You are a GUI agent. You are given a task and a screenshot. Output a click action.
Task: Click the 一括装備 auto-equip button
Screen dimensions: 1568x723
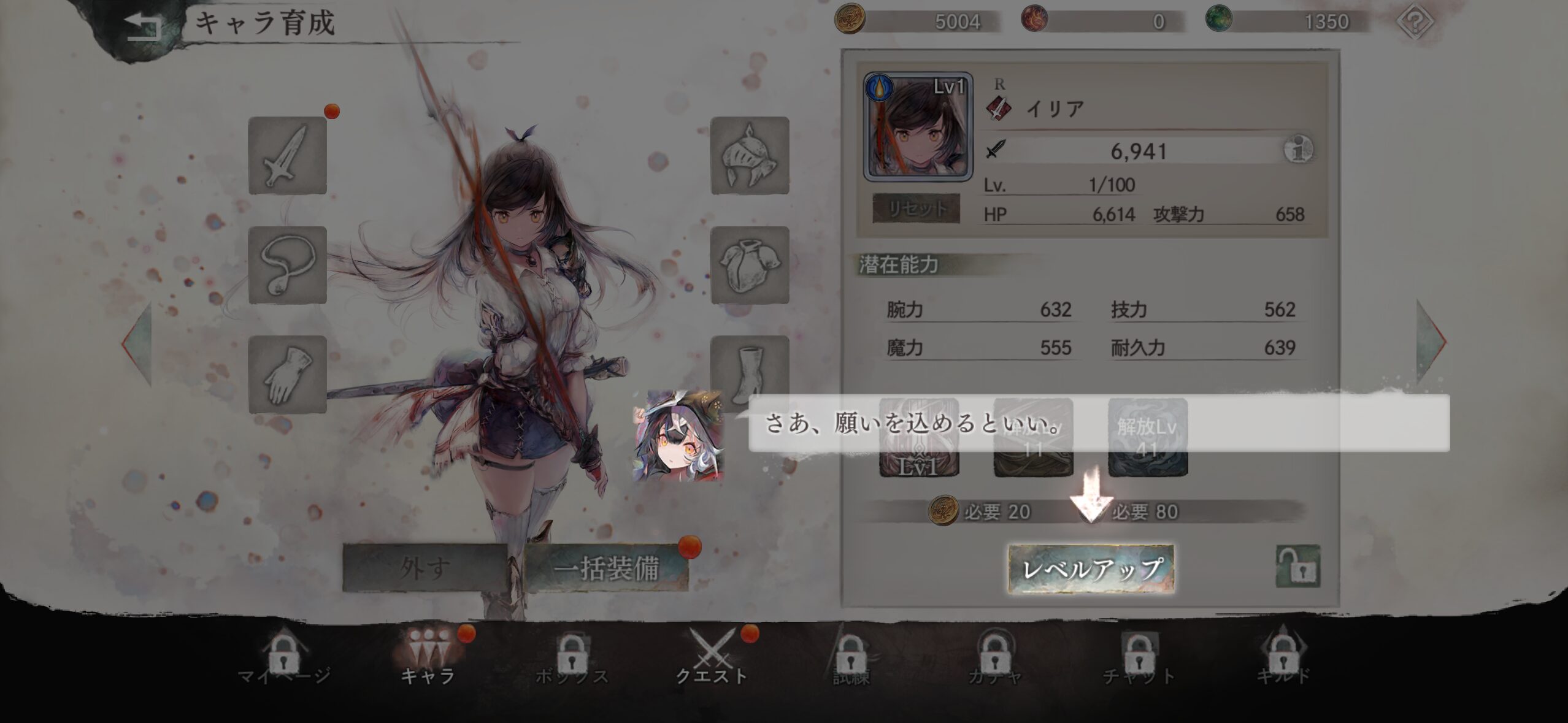click(606, 568)
